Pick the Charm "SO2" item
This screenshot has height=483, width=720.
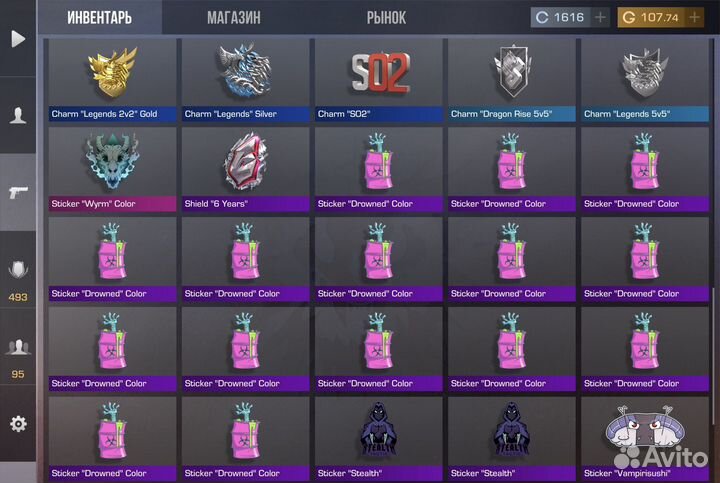(378, 80)
